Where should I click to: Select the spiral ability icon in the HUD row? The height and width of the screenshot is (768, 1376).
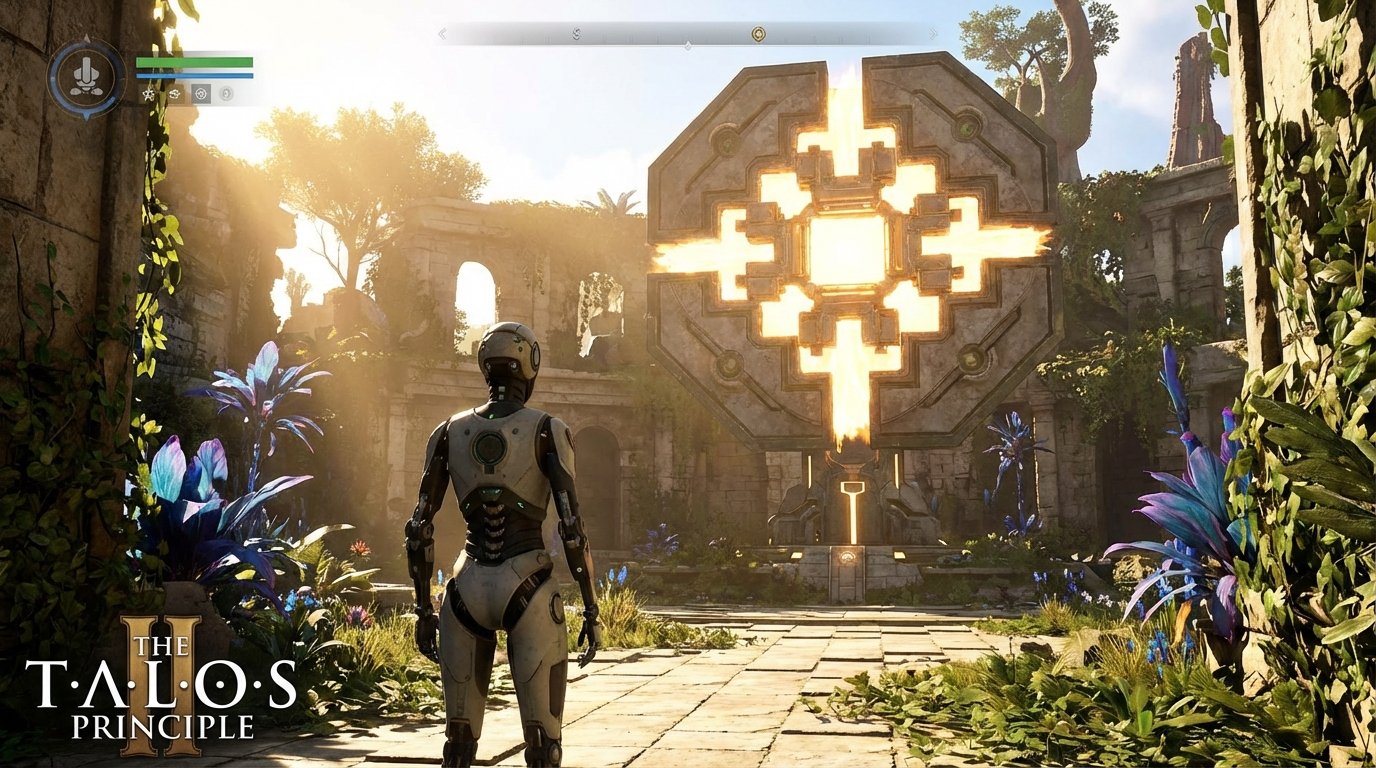pos(174,95)
